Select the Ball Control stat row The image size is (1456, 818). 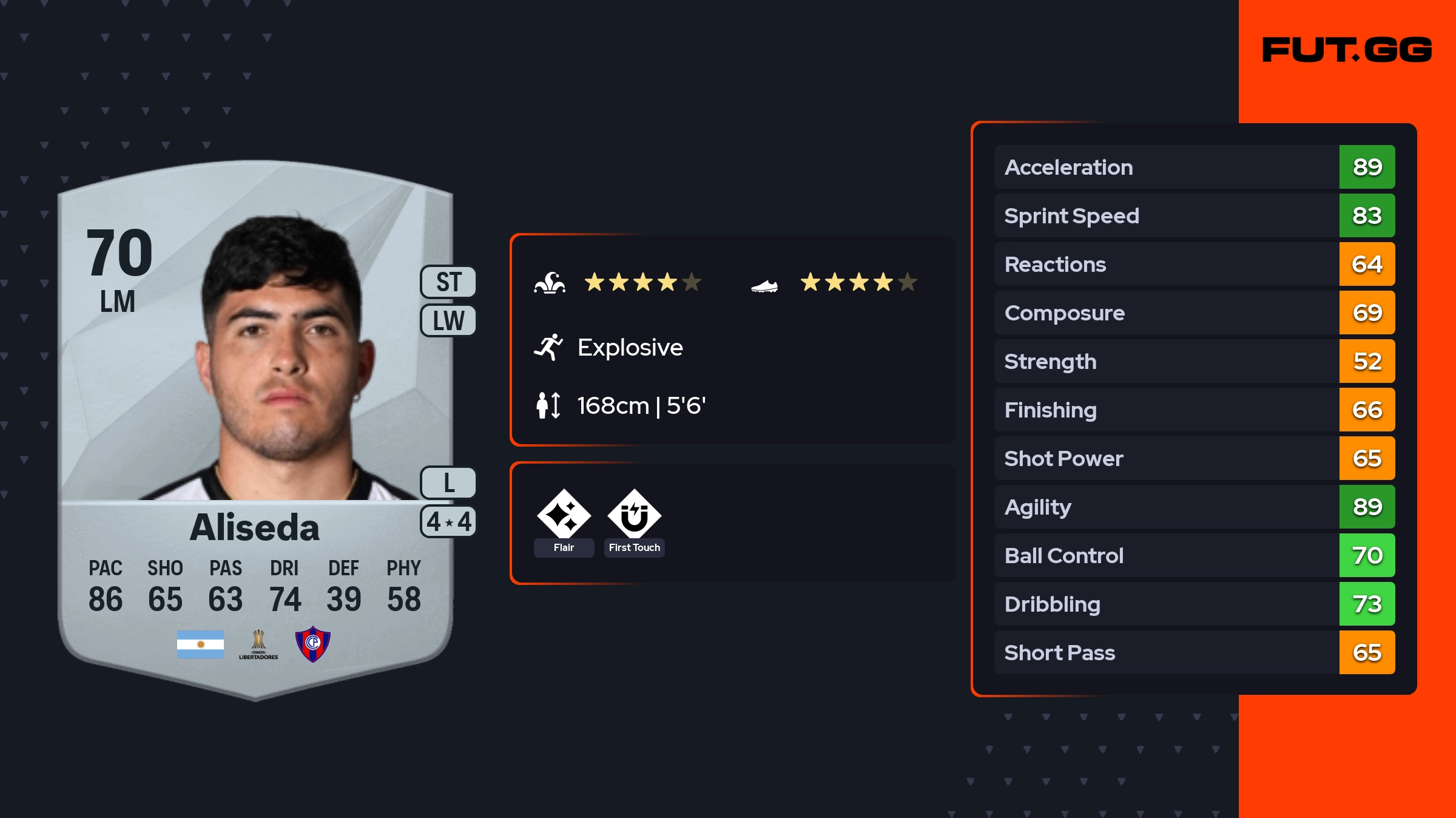pyautogui.click(x=1194, y=555)
